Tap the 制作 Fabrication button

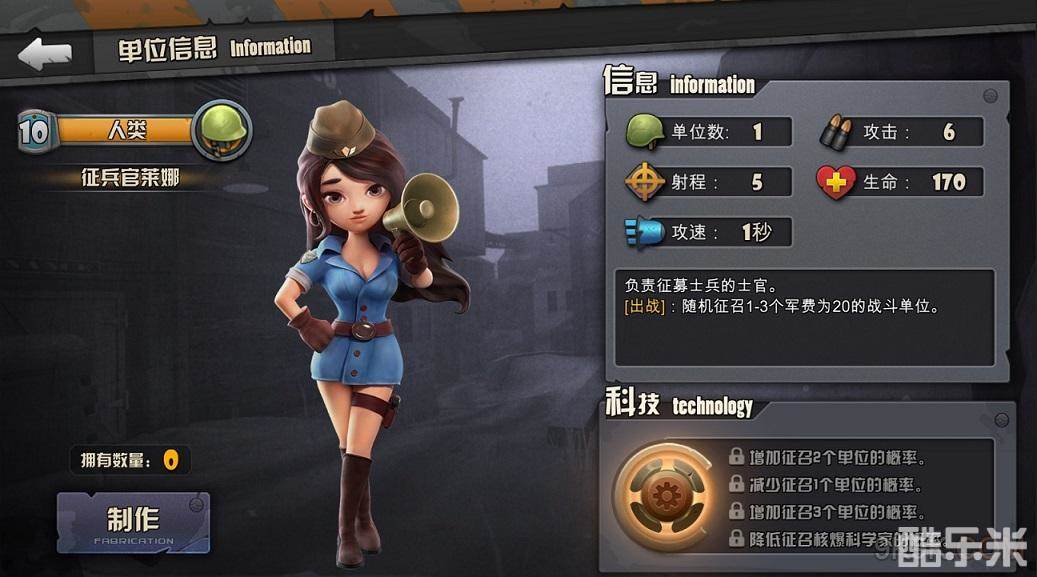[x=133, y=522]
